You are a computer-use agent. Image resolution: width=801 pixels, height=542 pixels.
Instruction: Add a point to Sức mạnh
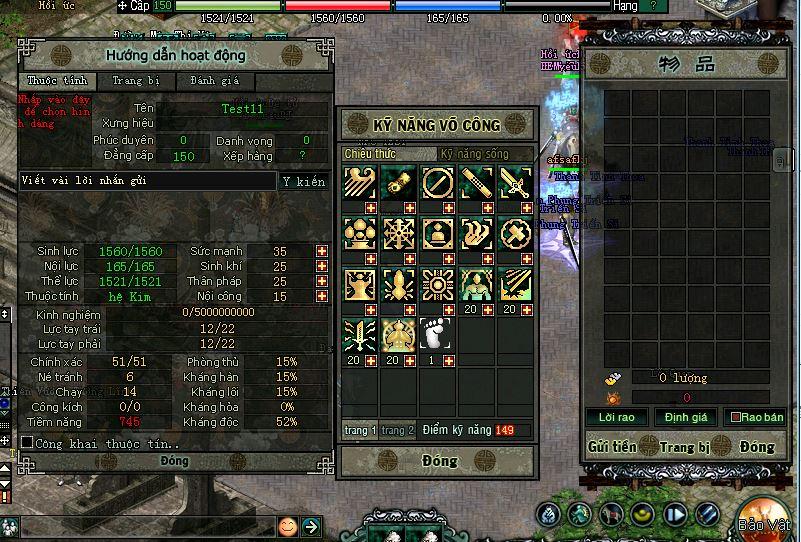click(322, 251)
